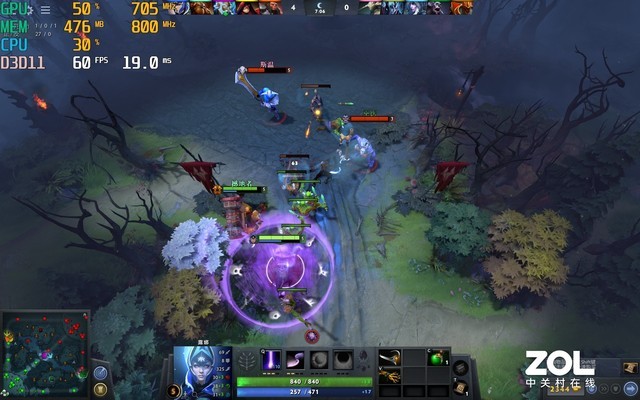Select the Lunar Blessing ability icon
Image resolution: width=640 pixels, height=400 pixels.
click(x=319, y=360)
